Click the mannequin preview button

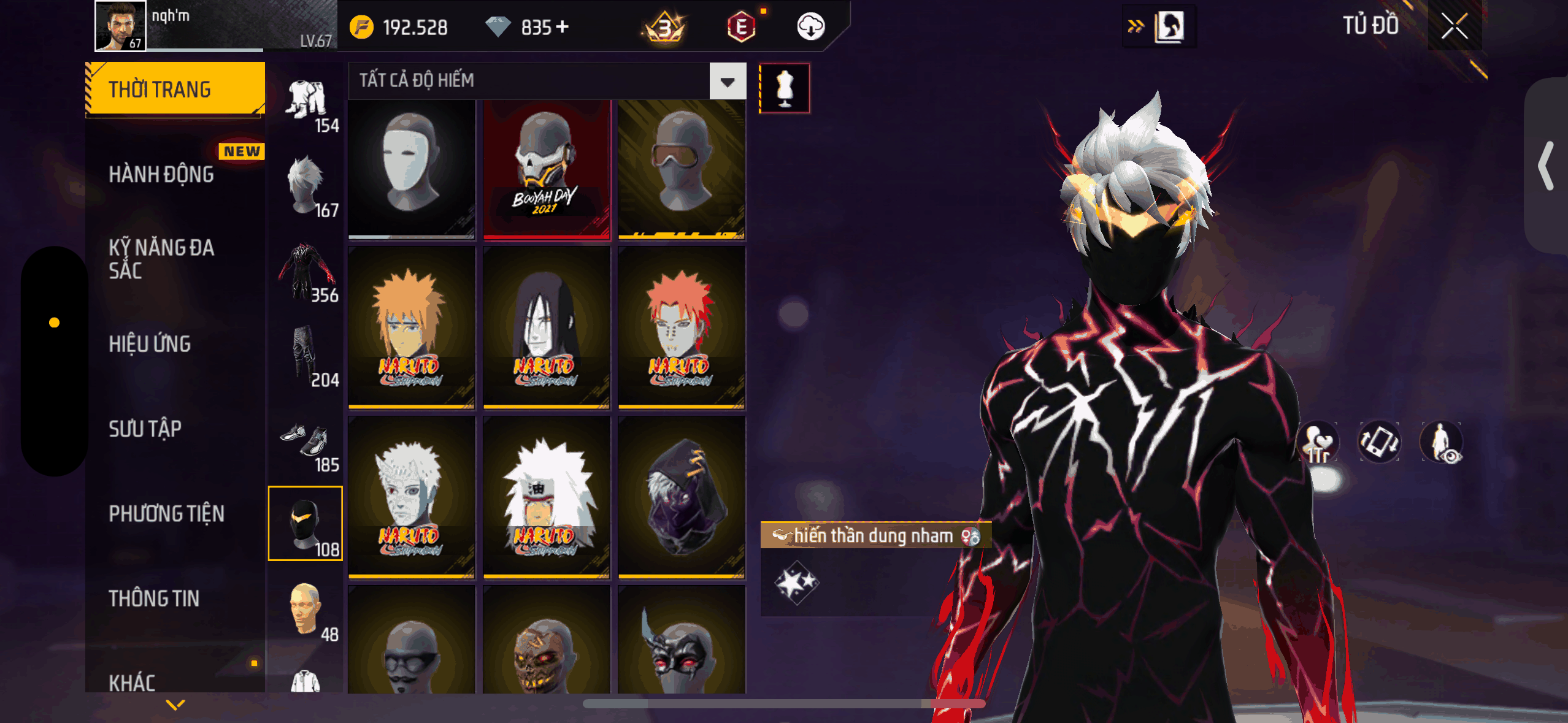pyautogui.click(x=785, y=88)
